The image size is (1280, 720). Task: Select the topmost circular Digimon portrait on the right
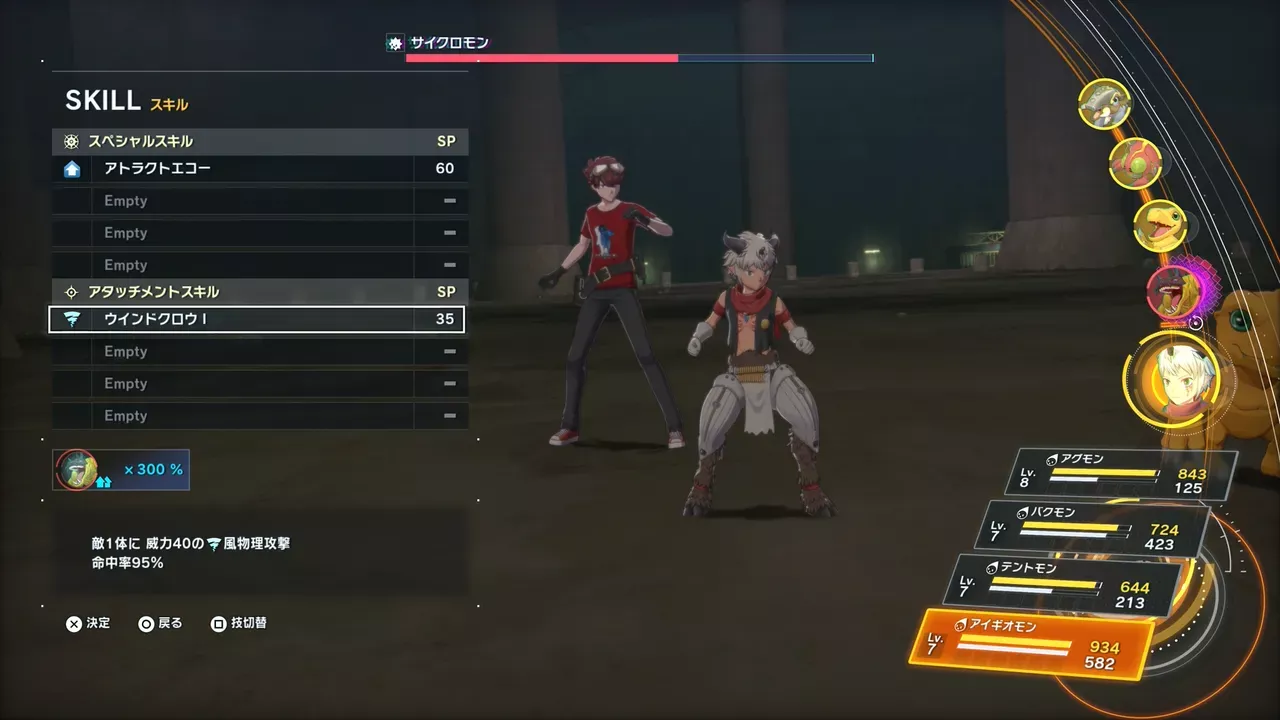coord(1104,104)
